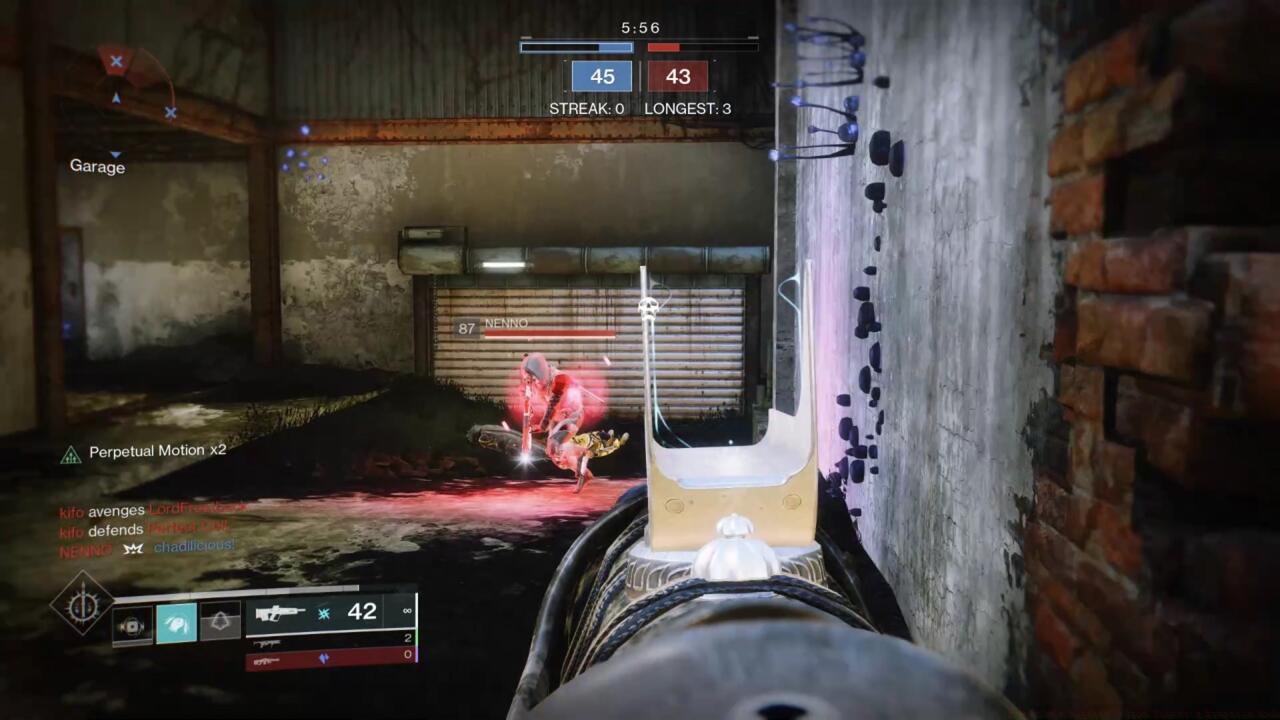Image resolution: width=1280 pixels, height=720 pixels.
Task: Select the grenade ability icon
Action: pos(131,624)
